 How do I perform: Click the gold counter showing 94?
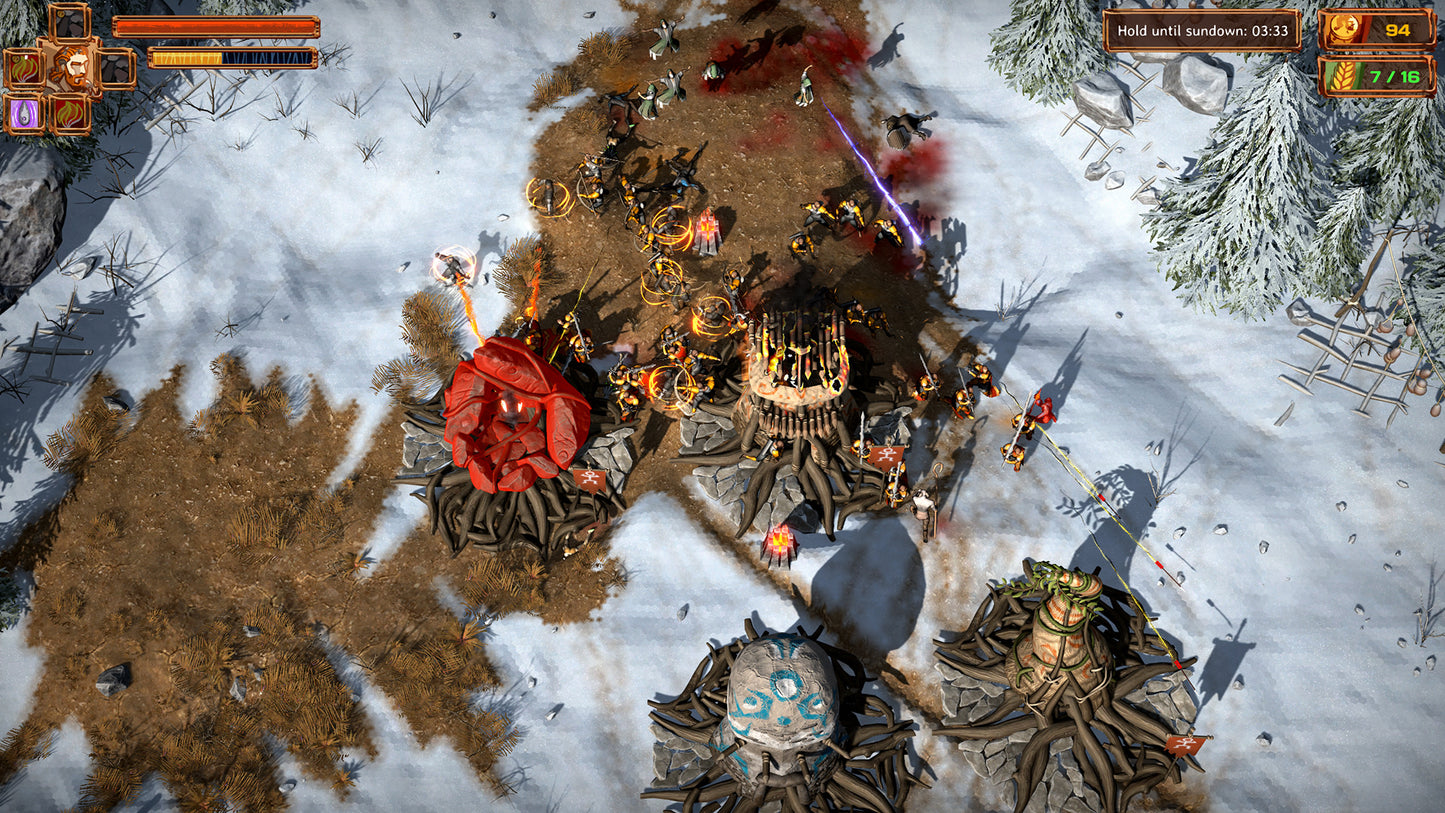pos(1400,30)
